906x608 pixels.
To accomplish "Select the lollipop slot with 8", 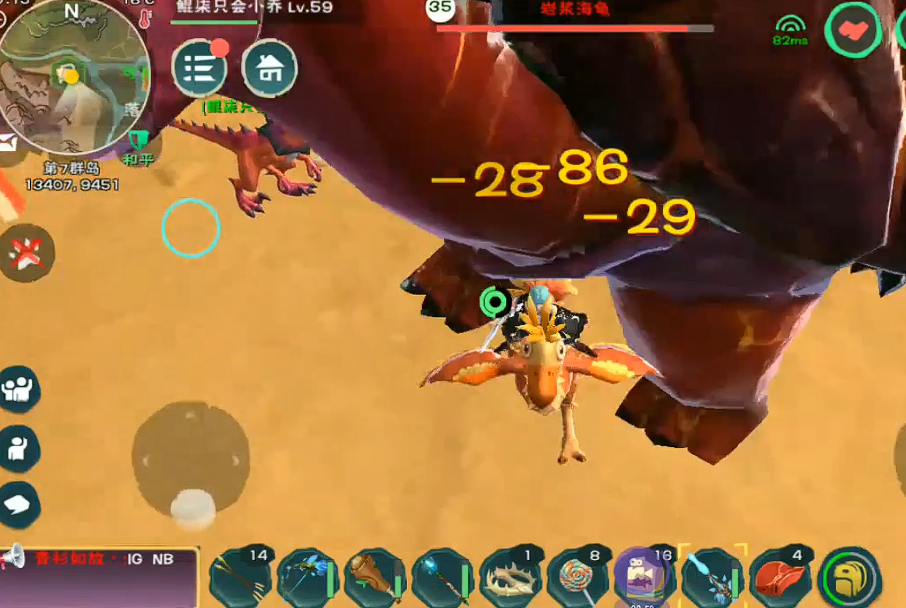I will click(576, 577).
